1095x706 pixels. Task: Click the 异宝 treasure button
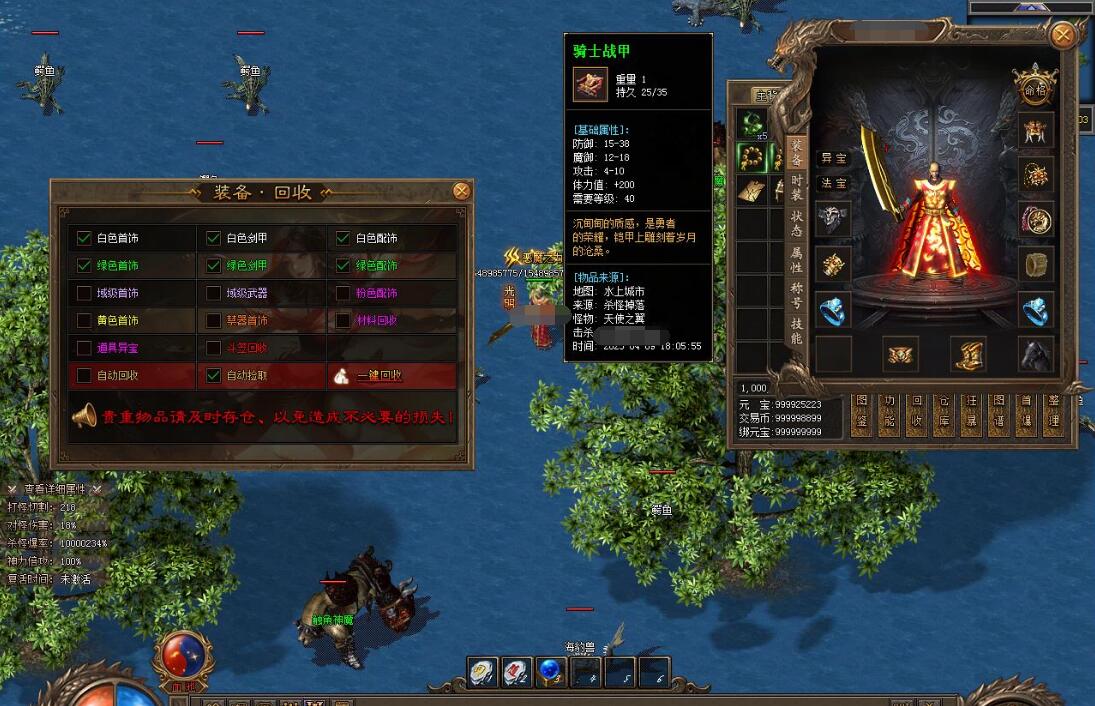coord(833,158)
